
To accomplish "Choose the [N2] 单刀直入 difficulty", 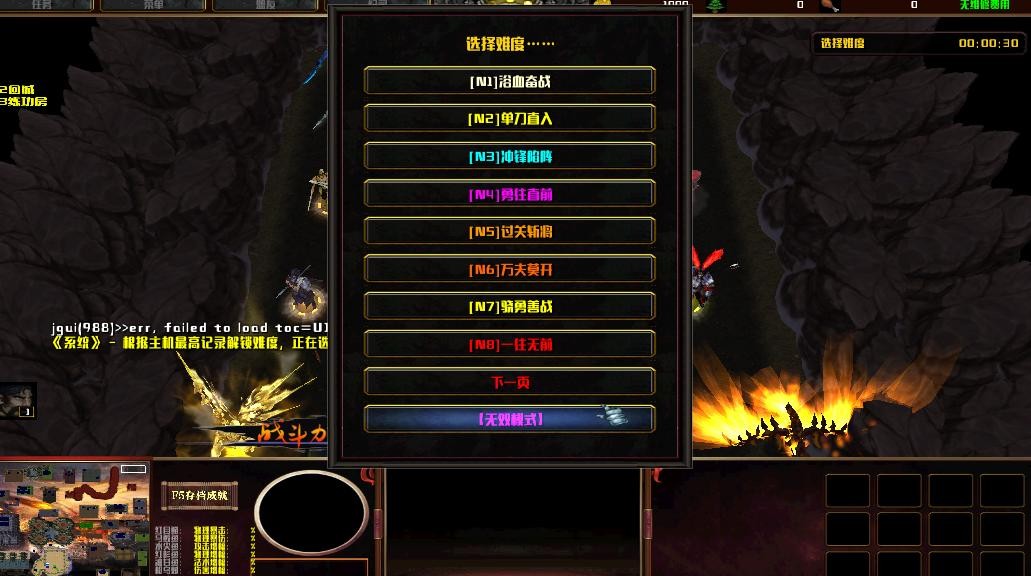I will (509, 119).
